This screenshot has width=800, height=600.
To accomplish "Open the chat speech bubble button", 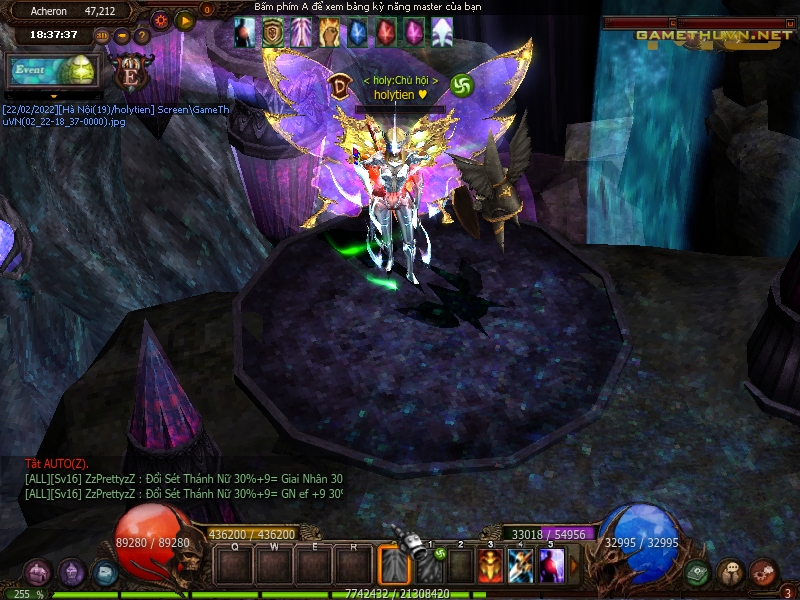I will click(730, 573).
